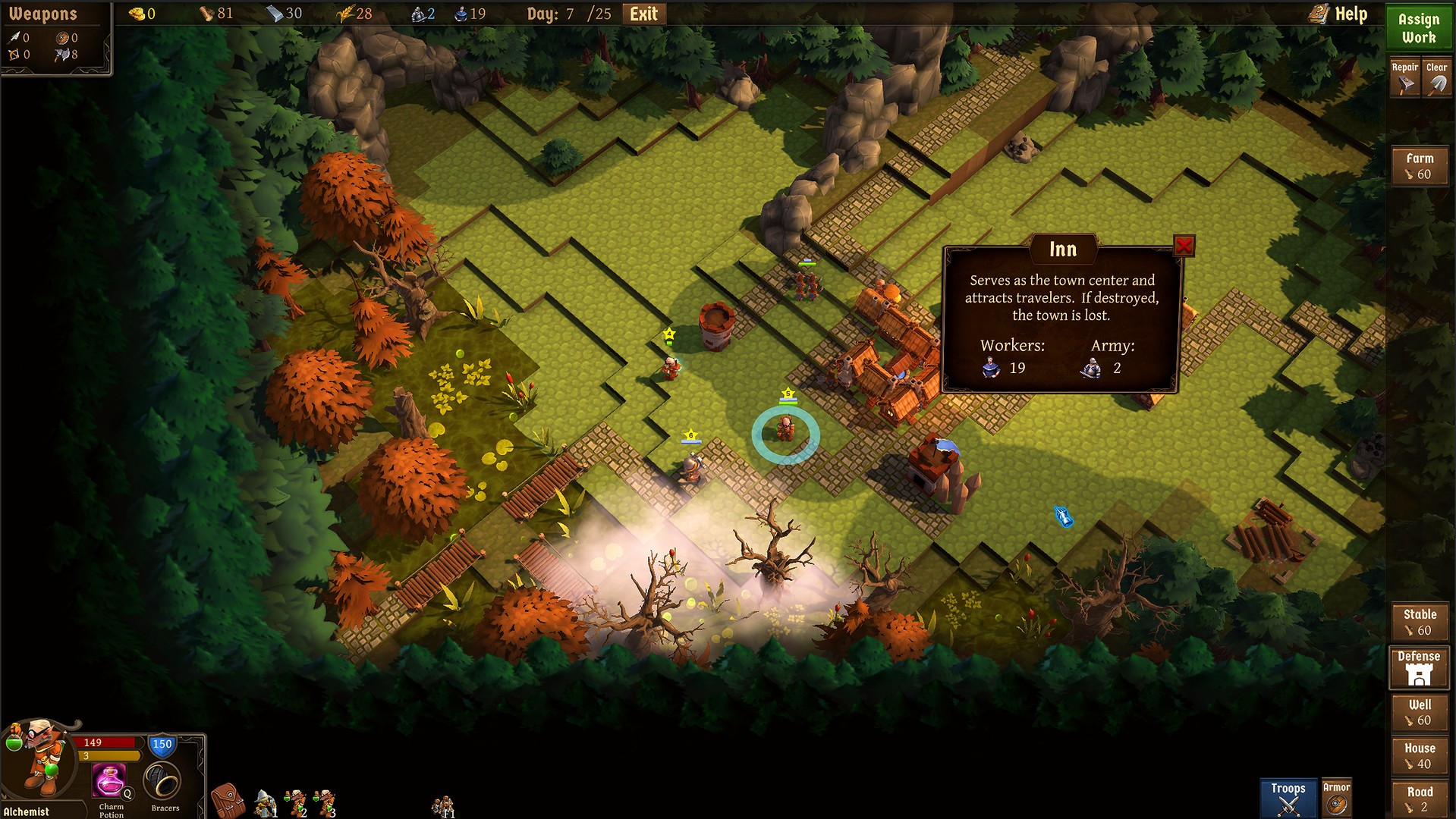Open the Help menu
1456x819 pixels.
pyautogui.click(x=1339, y=14)
